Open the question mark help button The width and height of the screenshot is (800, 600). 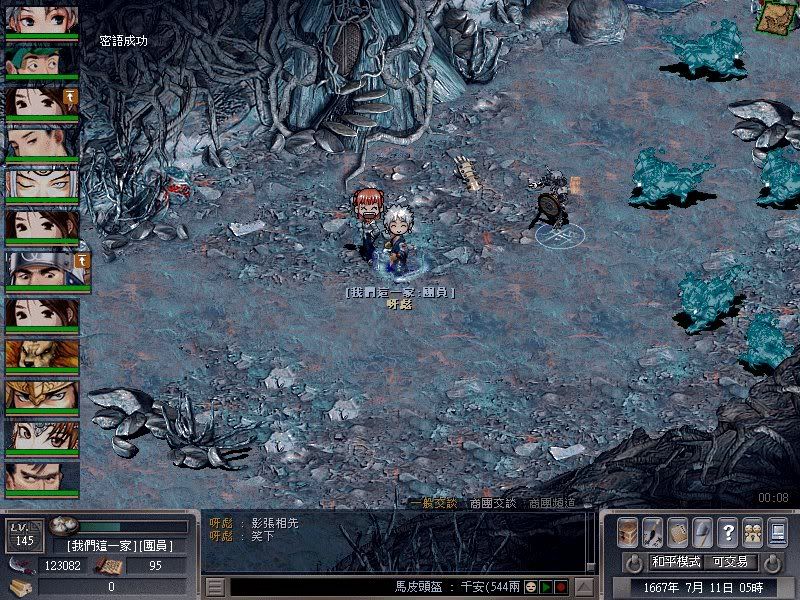tap(728, 532)
